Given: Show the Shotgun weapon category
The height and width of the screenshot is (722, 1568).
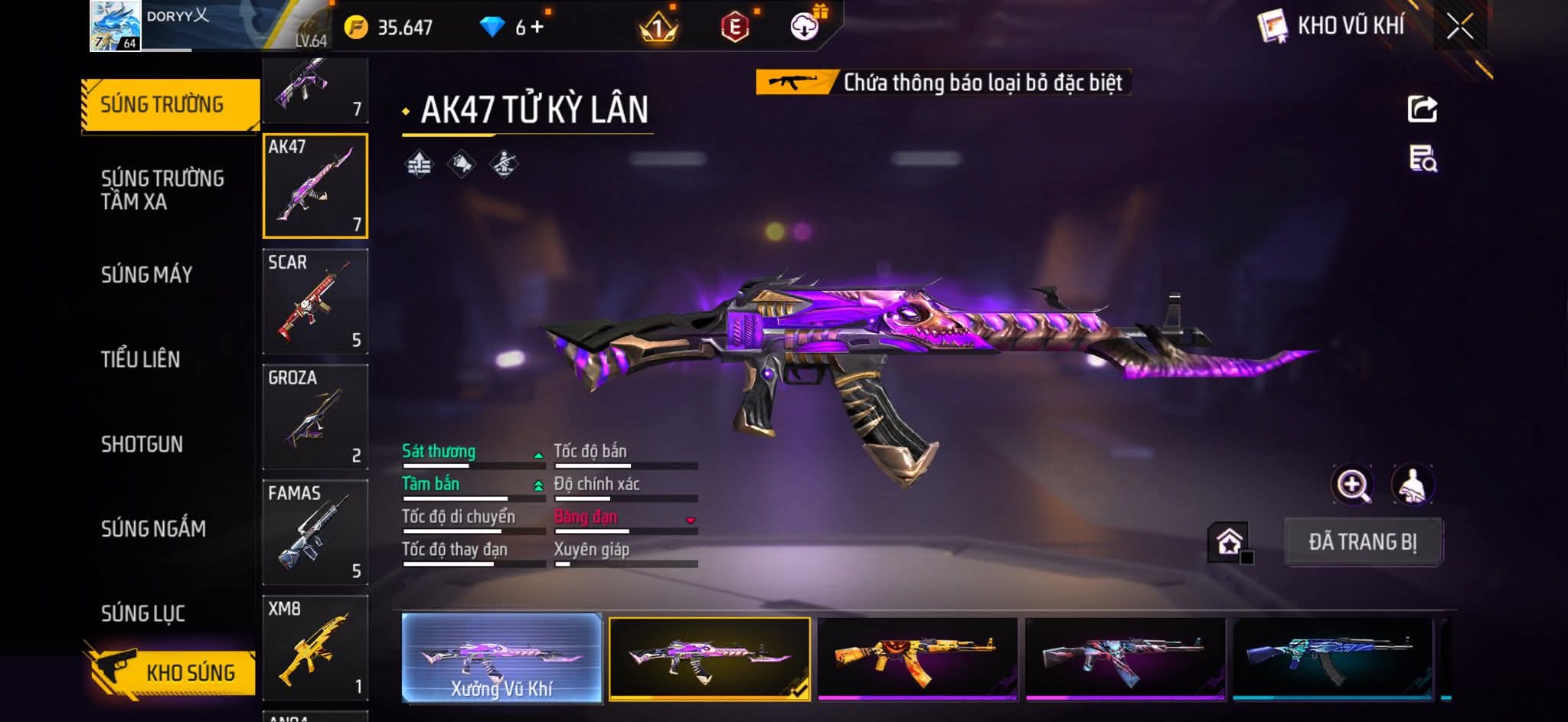Looking at the screenshot, I should pyautogui.click(x=142, y=444).
